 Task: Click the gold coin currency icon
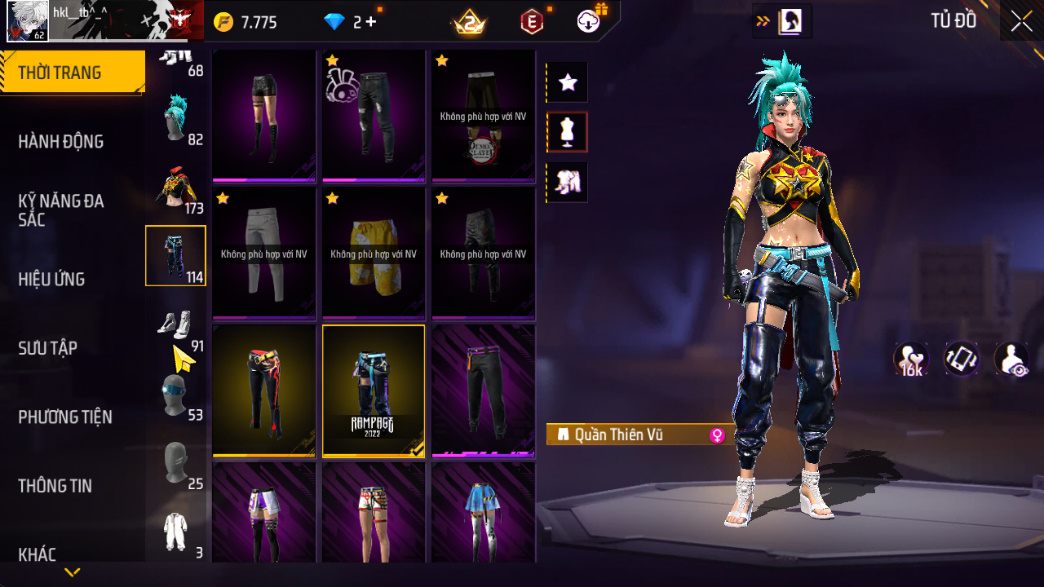click(223, 22)
